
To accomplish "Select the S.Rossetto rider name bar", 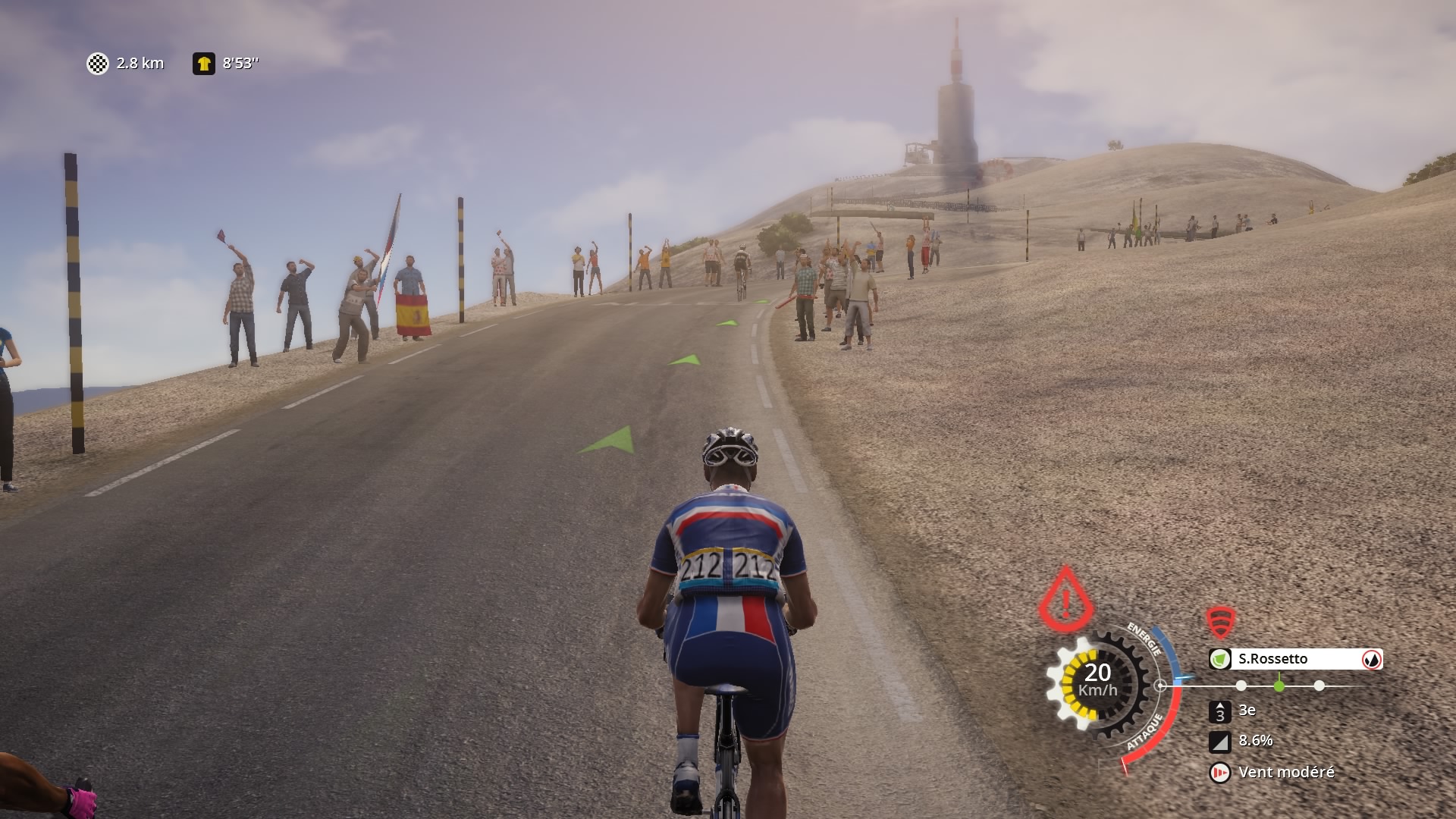I will [1295, 659].
